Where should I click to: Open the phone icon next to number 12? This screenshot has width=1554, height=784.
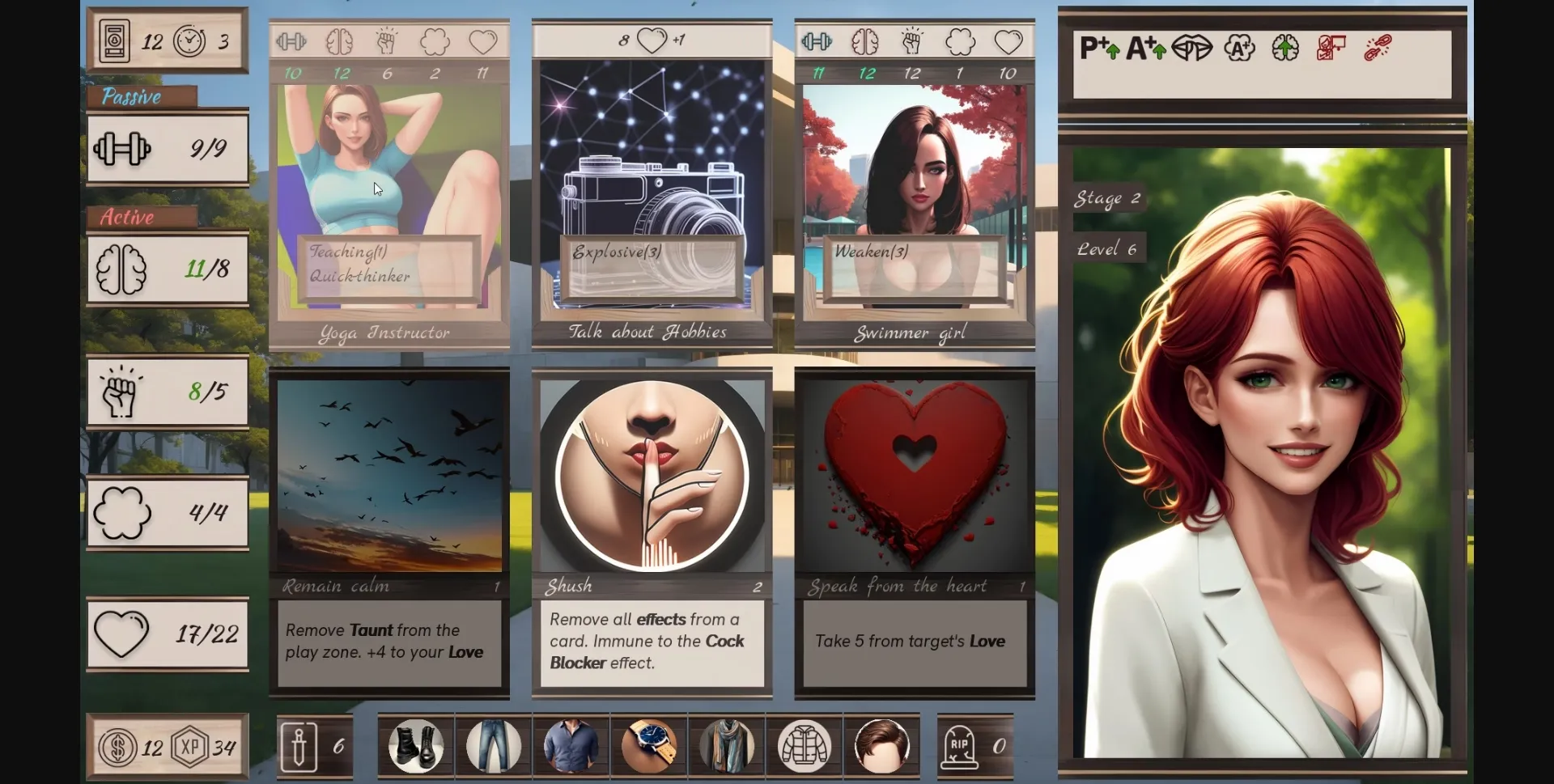click(x=113, y=40)
